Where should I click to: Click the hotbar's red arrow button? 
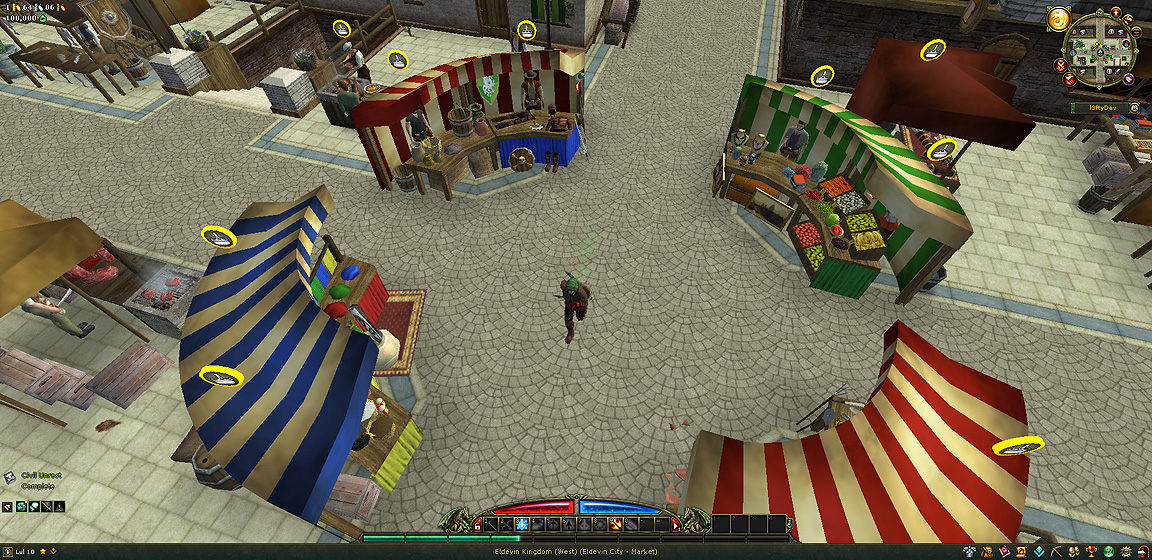click(675, 526)
